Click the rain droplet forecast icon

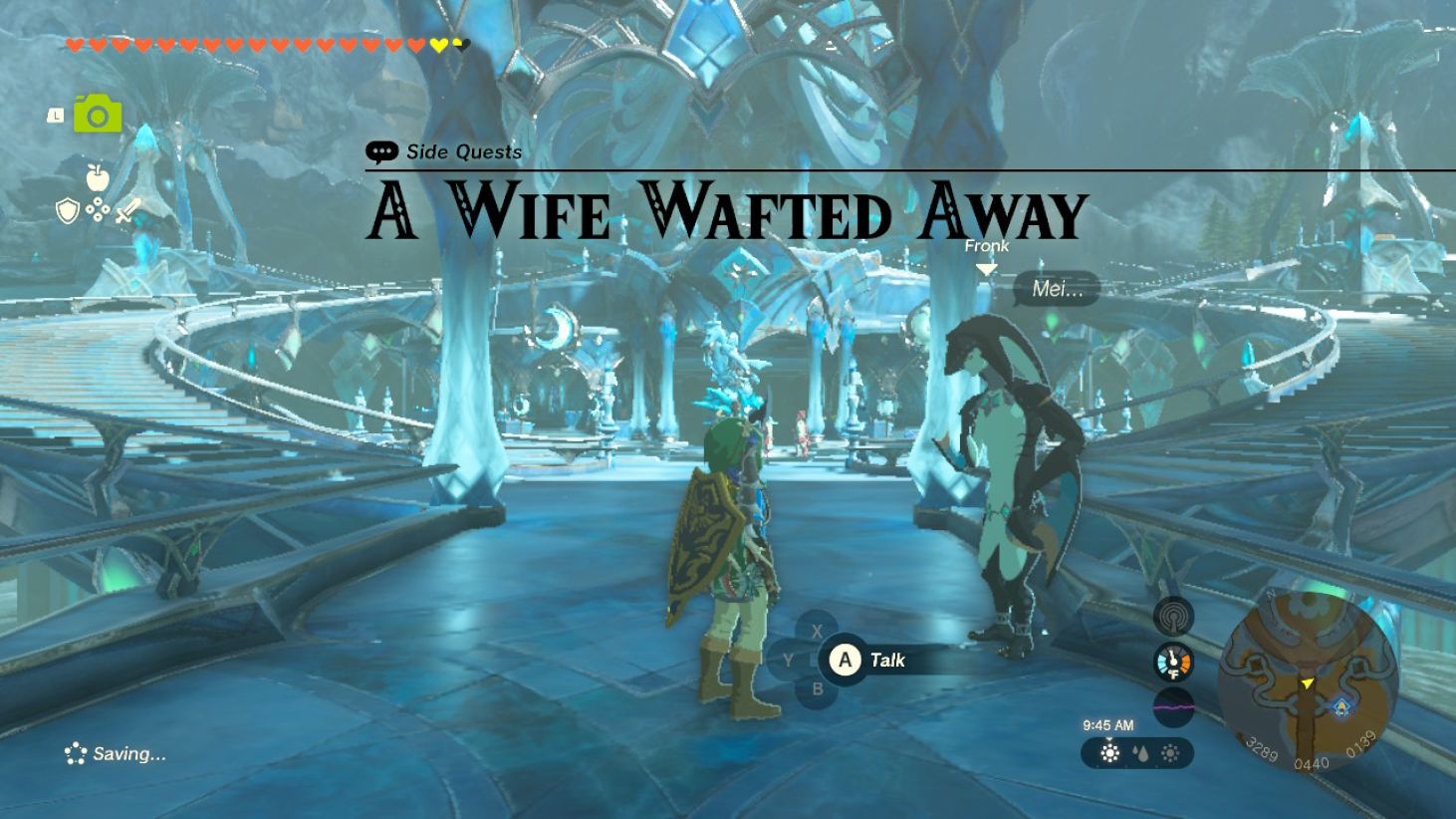click(1143, 755)
